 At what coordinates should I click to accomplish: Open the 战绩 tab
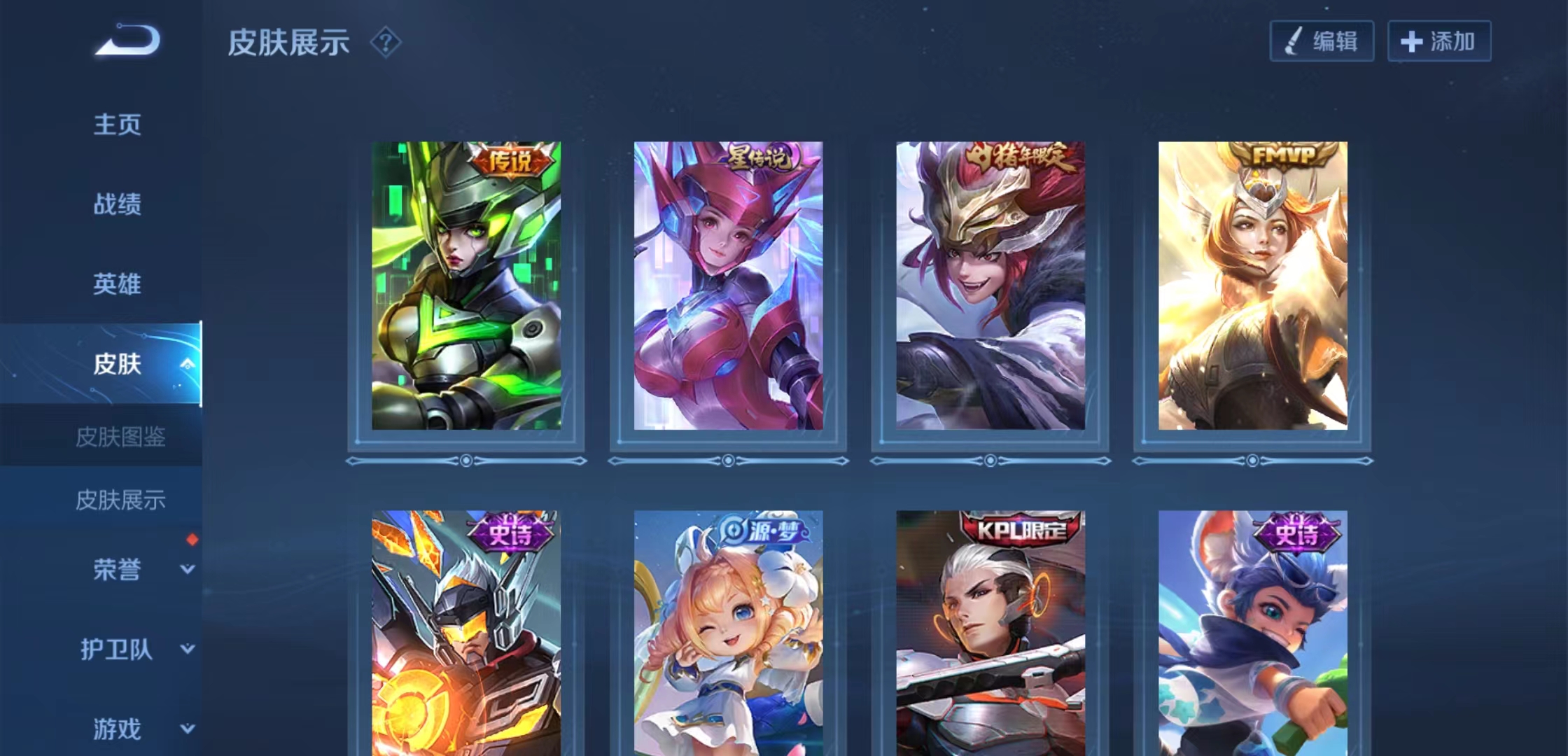point(117,204)
